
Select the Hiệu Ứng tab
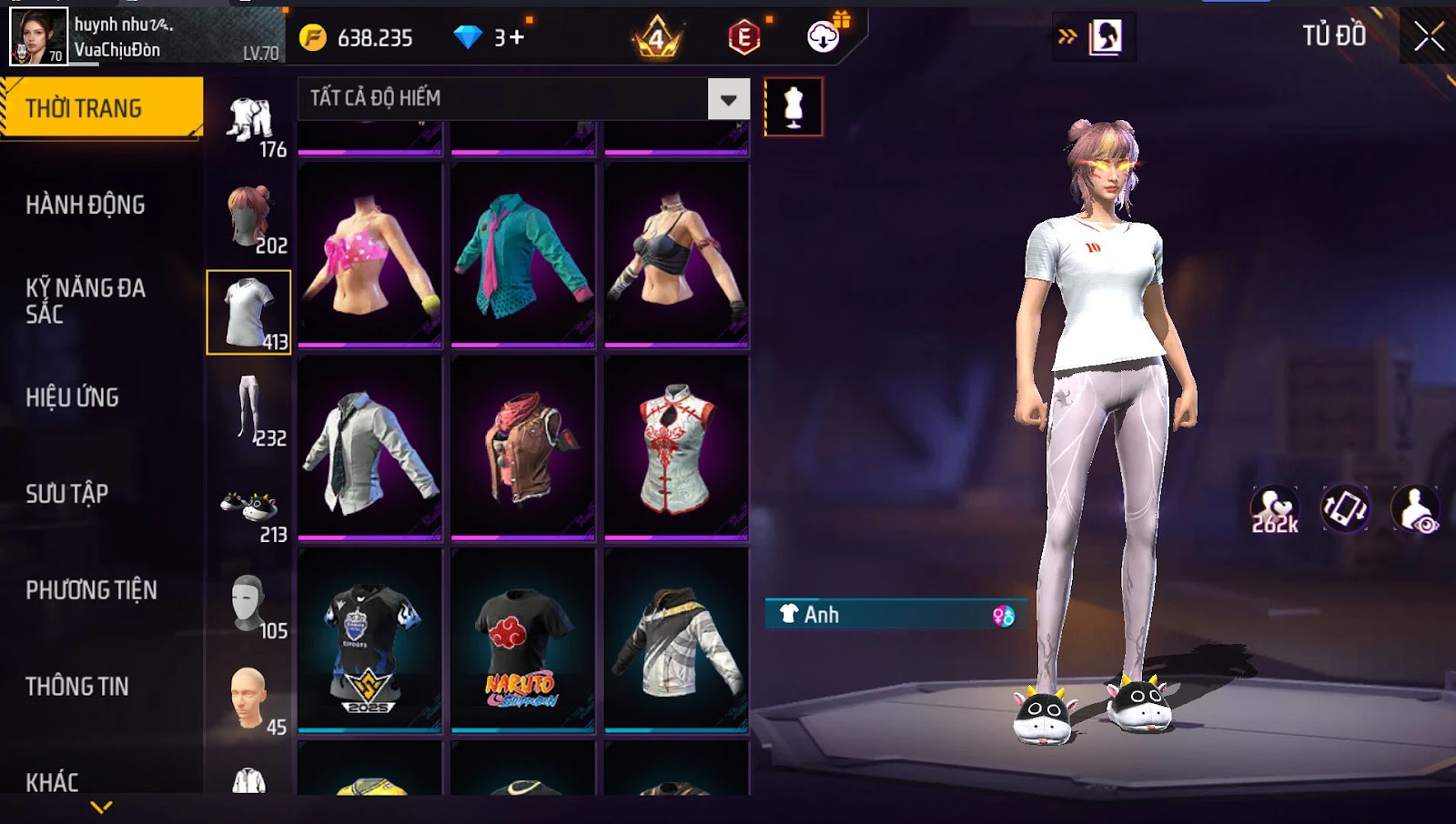coord(73,397)
